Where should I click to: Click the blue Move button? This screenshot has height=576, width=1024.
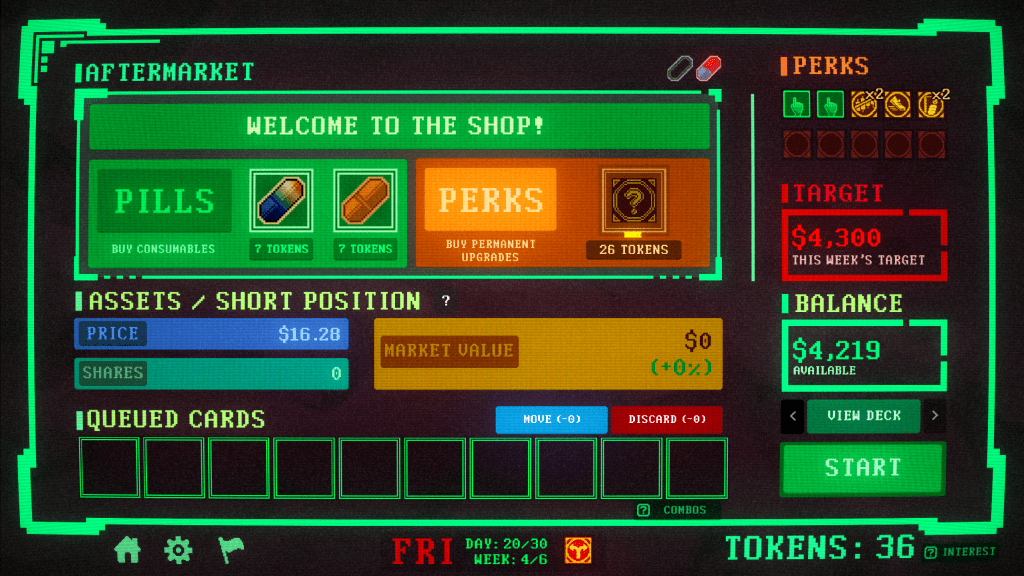tap(551, 419)
